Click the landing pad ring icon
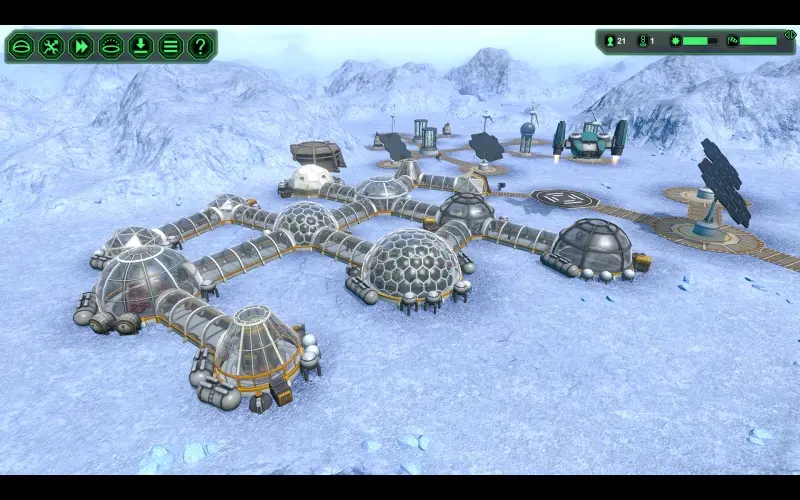Viewport: 800px width, 500px height. 111,46
